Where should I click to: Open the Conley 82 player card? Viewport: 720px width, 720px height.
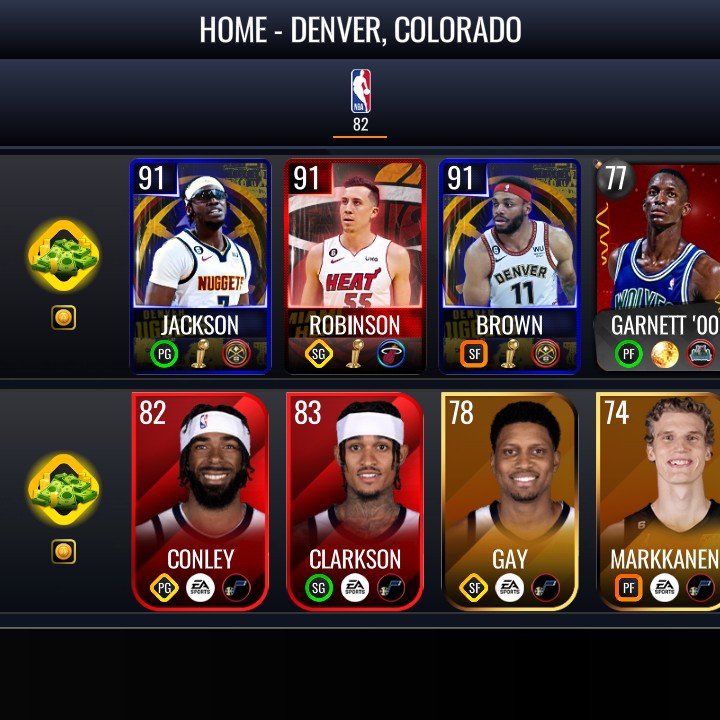click(200, 500)
